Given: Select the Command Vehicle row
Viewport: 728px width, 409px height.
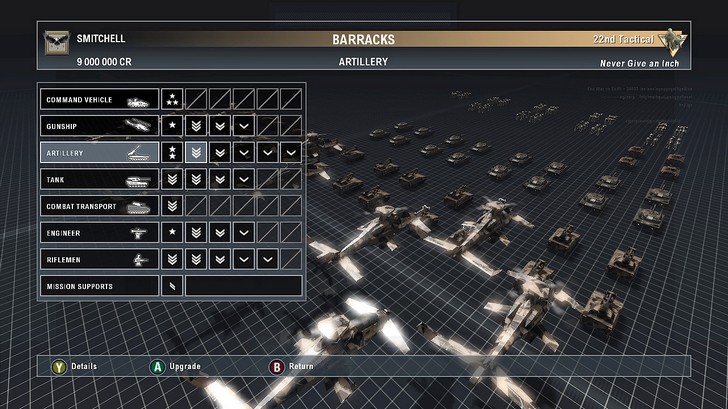Looking at the screenshot, I should pos(99,100).
